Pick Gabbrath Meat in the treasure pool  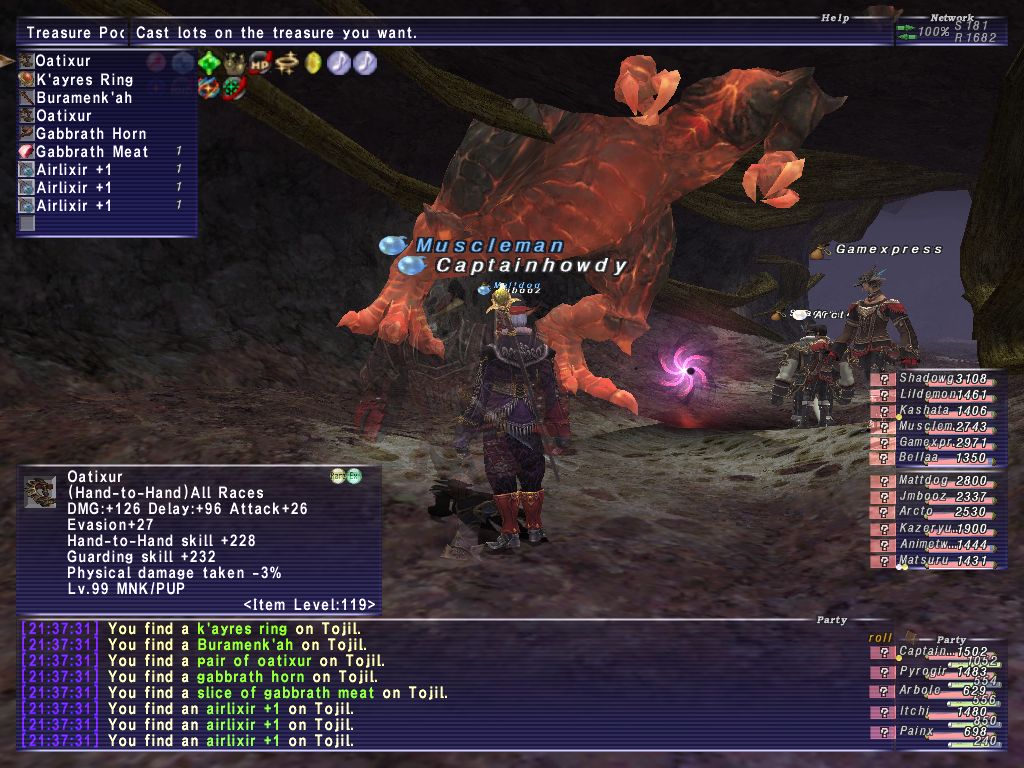click(x=92, y=152)
